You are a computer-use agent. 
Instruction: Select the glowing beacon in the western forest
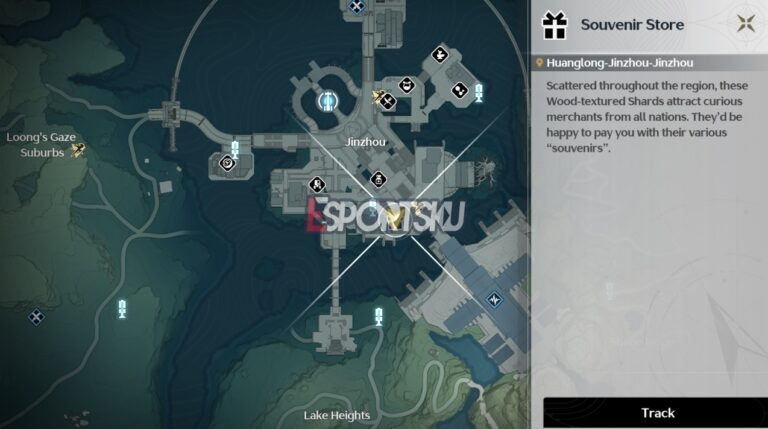coord(122,309)
